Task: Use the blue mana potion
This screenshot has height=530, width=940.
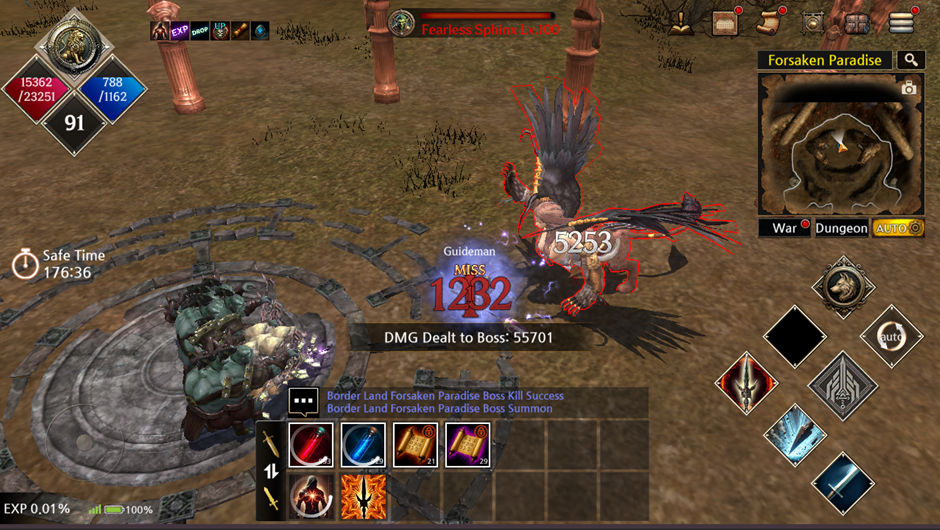Action: [362, 445]
